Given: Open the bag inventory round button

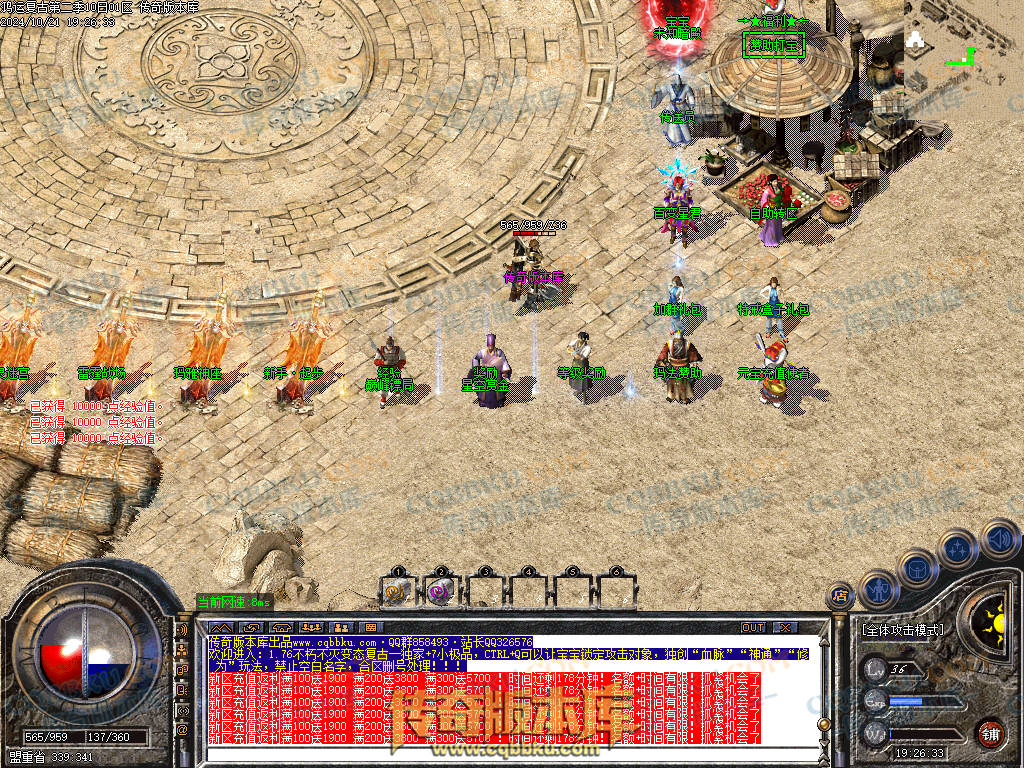Looking at the screenshot, I should point(917,567).
